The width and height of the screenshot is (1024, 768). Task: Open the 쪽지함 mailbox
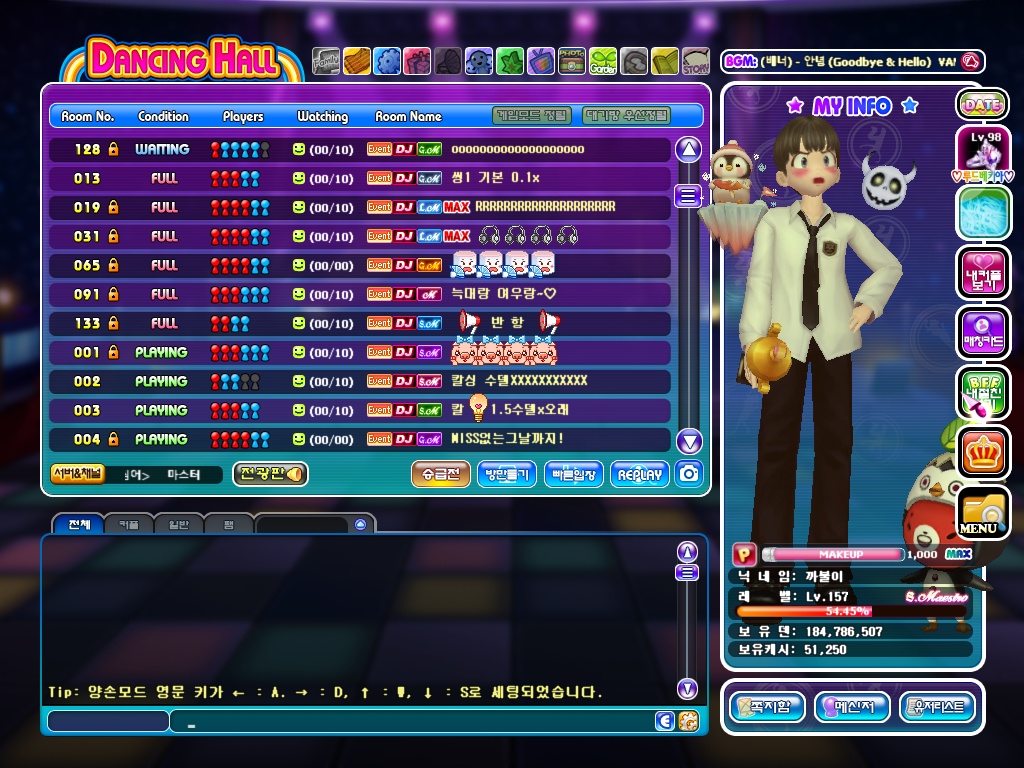tap(768, 707)
